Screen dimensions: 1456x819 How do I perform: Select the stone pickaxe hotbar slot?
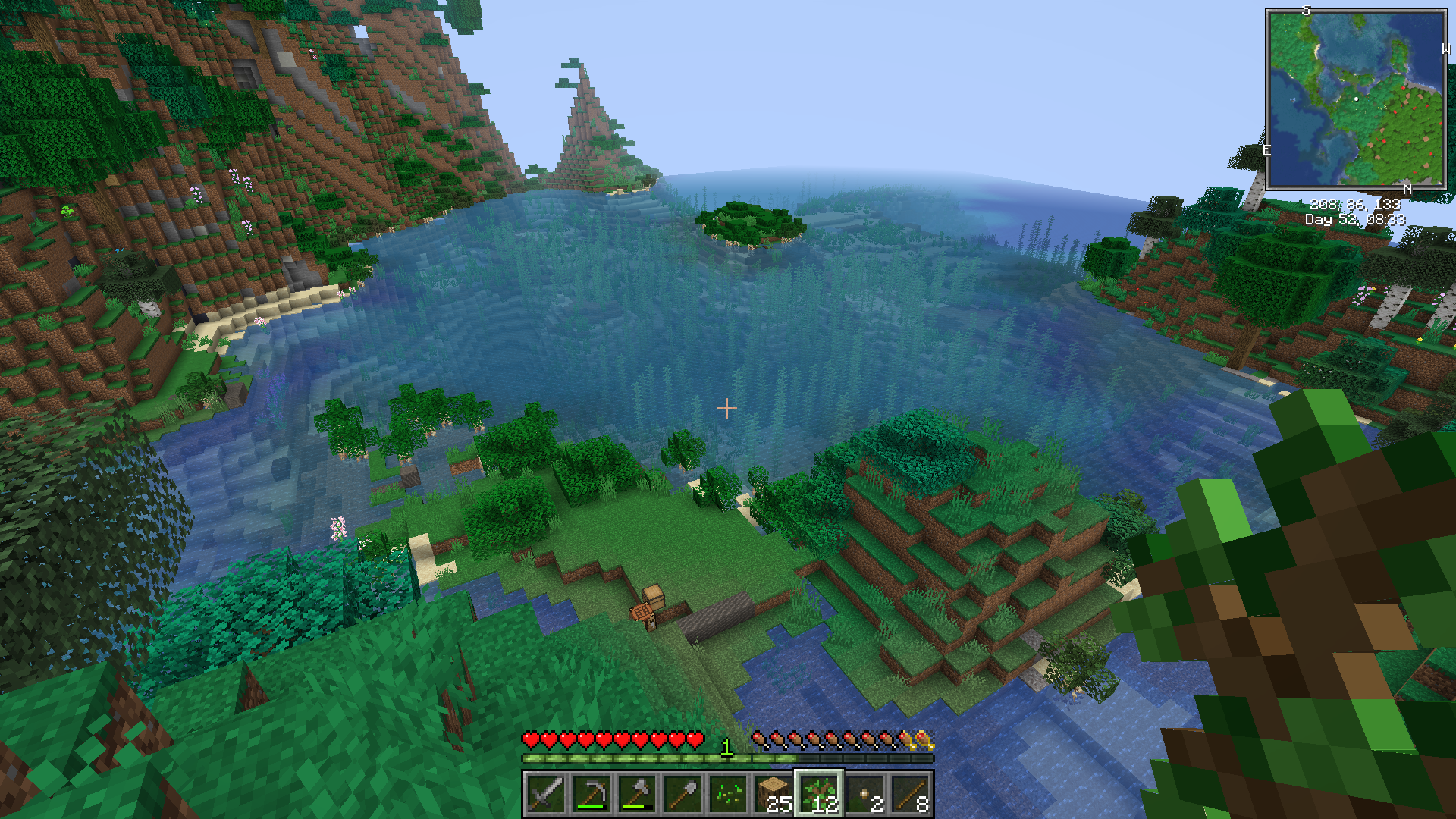(x=591, y=794)
